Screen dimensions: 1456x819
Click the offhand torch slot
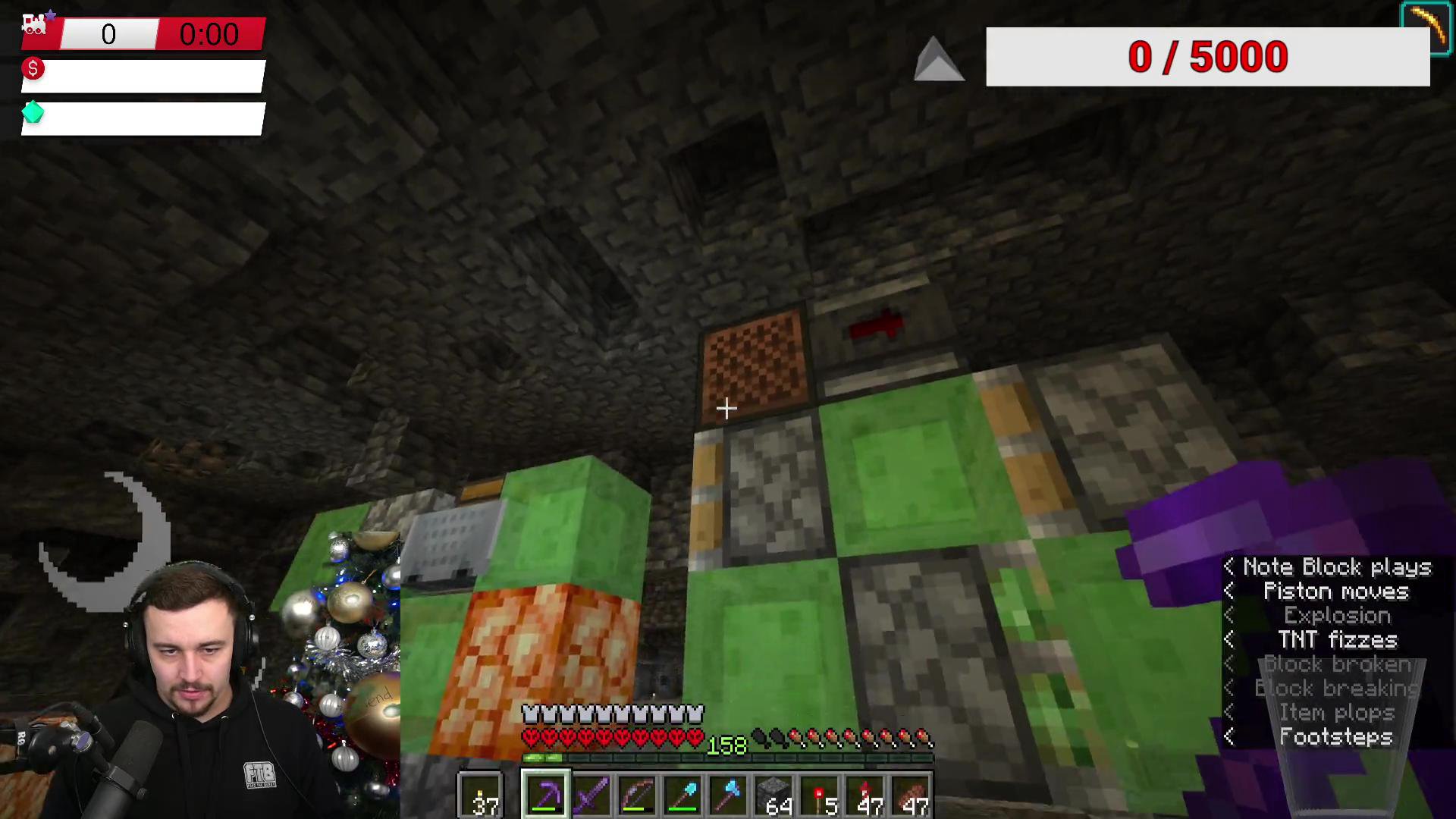point(481,795)
